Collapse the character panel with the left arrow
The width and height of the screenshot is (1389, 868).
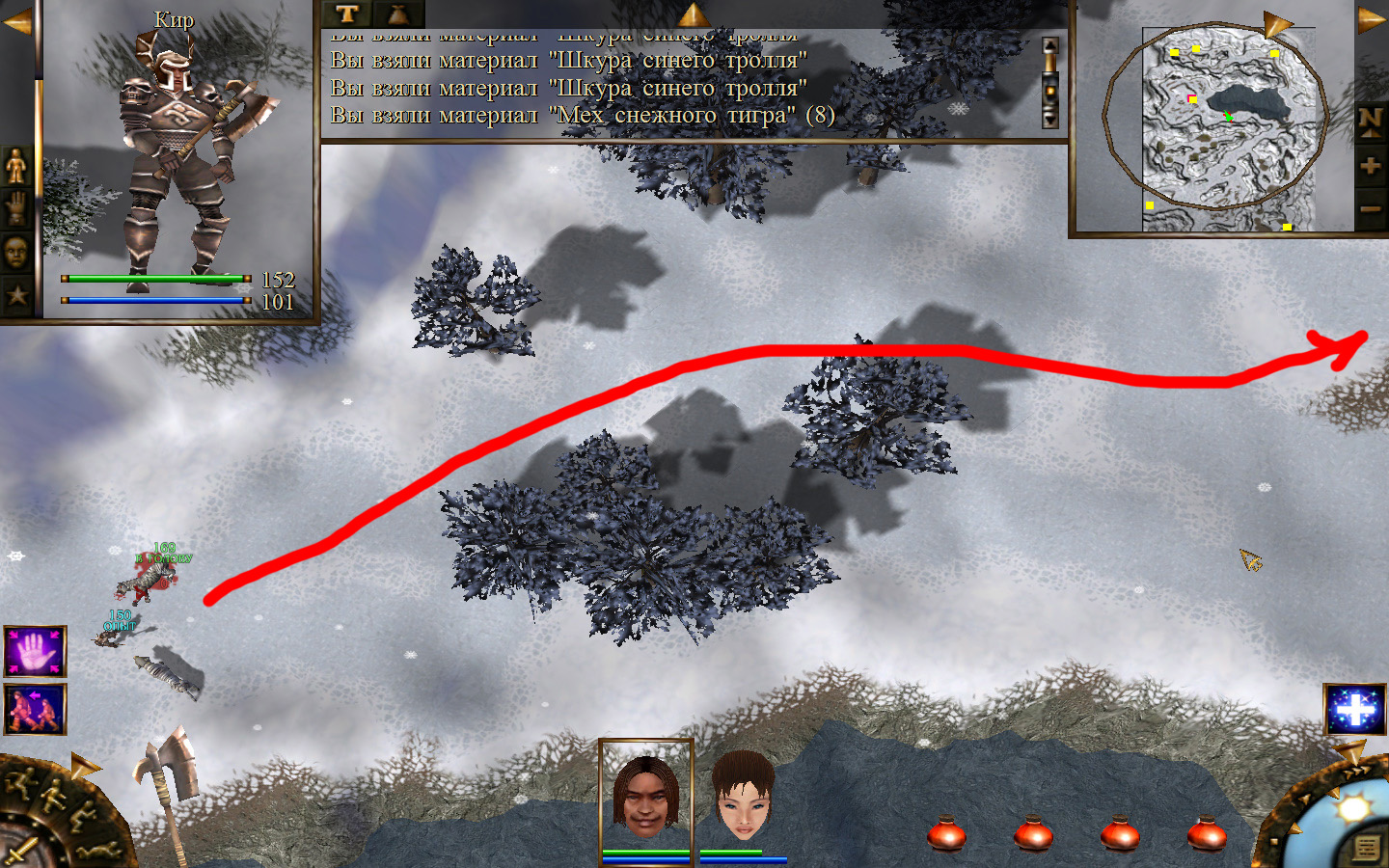pos(15,23)
